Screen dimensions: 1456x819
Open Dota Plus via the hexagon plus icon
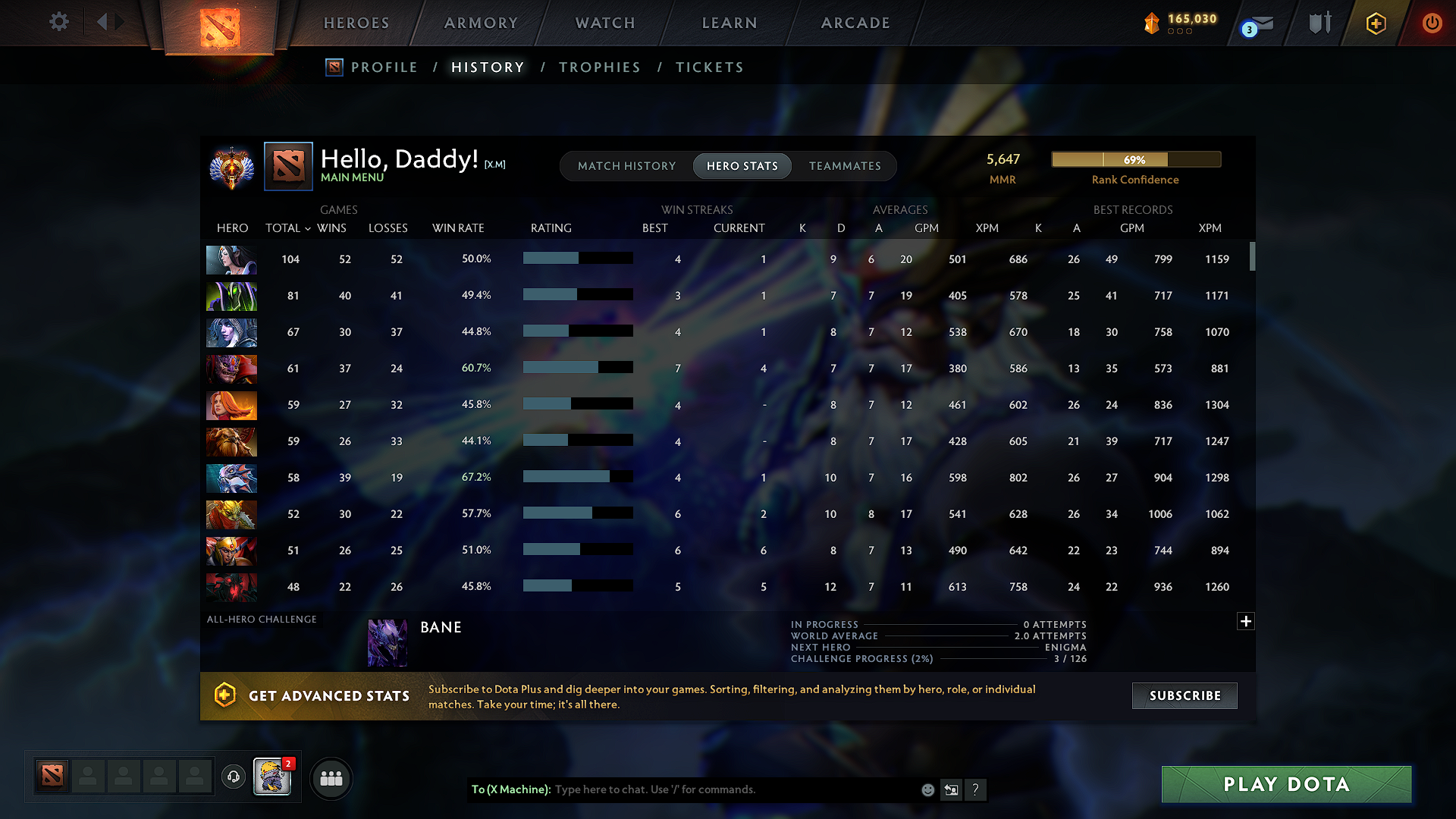pos(1375,22)
